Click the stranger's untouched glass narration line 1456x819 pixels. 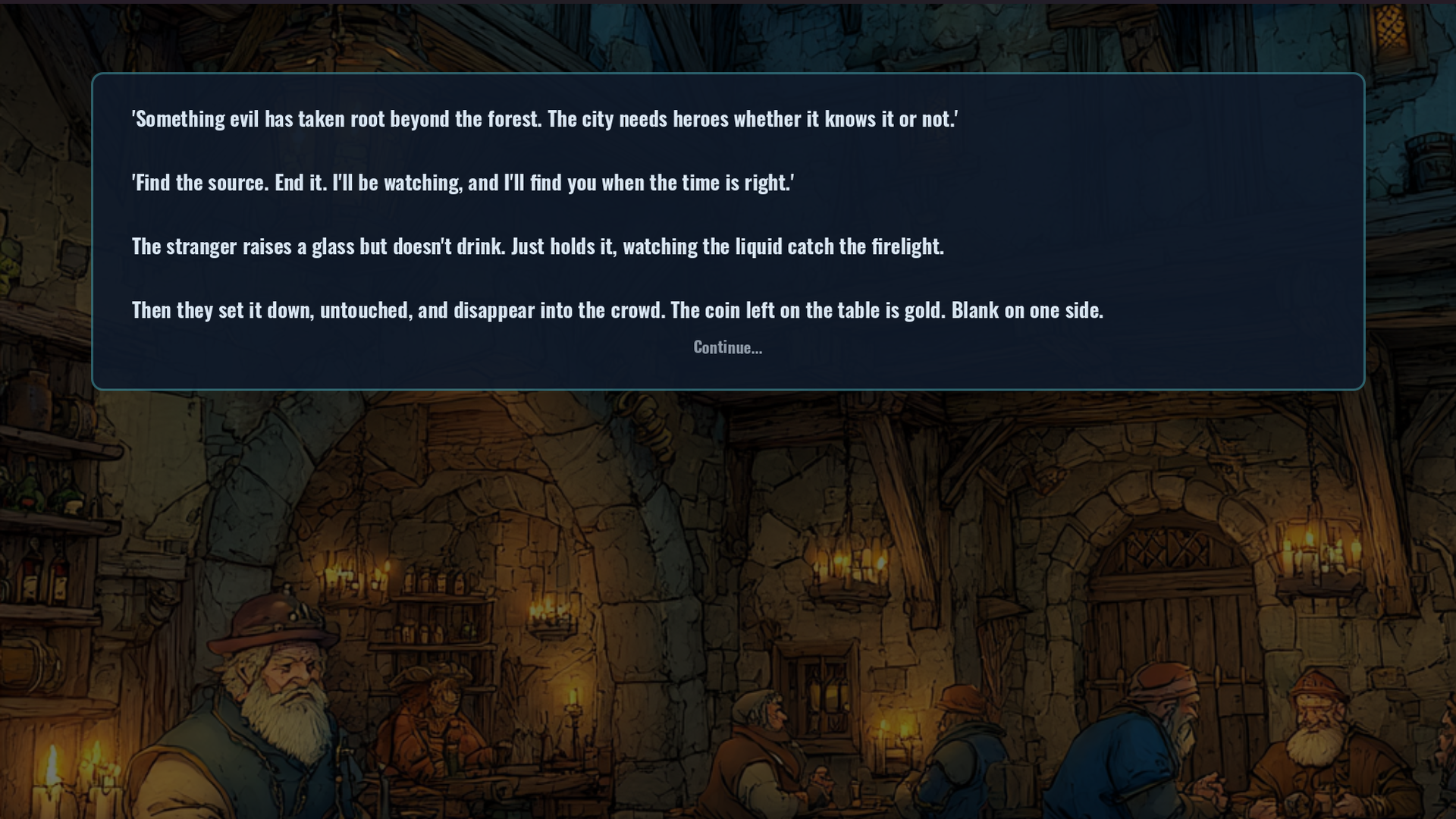click(538, 246)
